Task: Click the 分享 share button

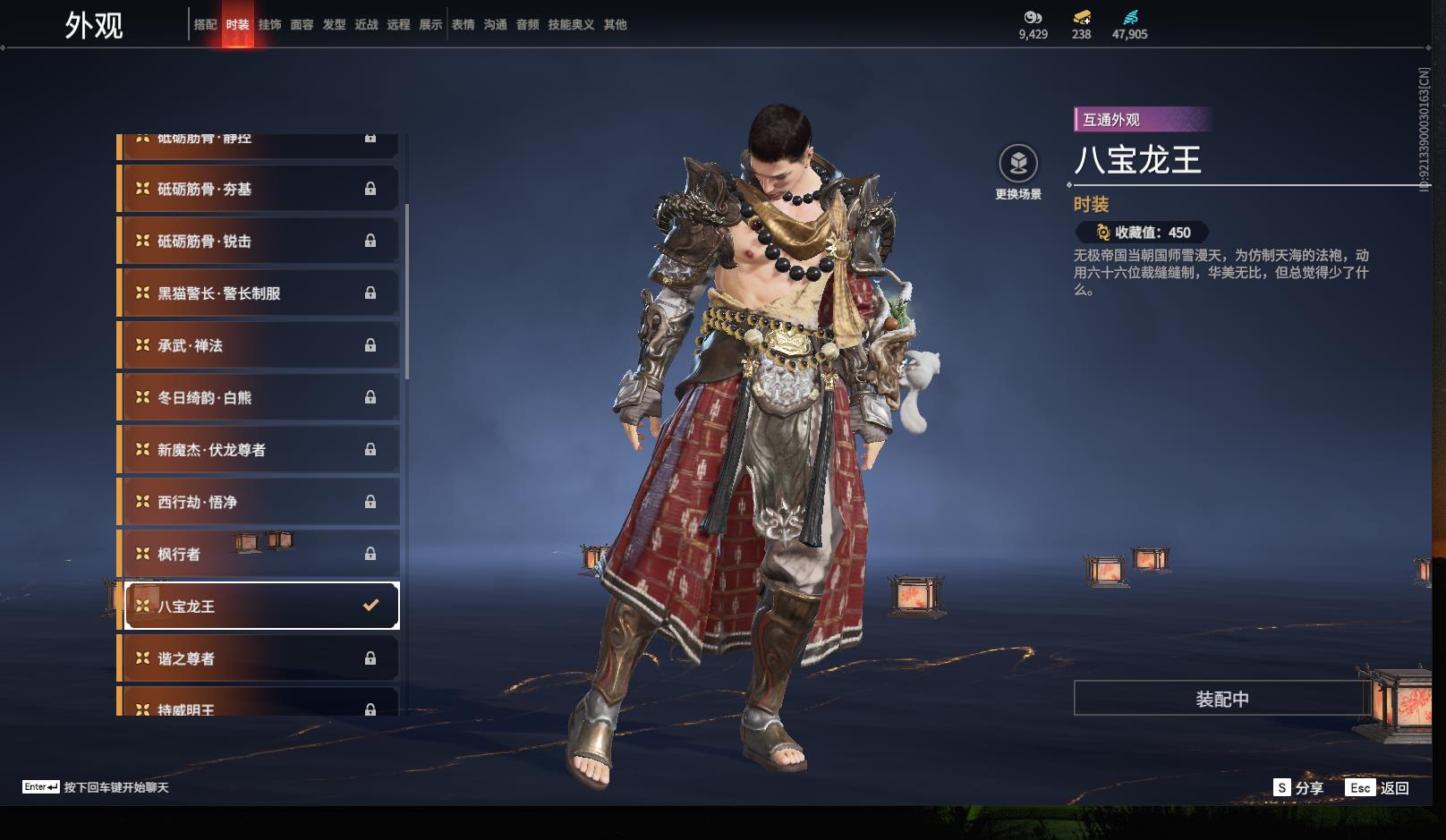Action: click(1298, 788)
